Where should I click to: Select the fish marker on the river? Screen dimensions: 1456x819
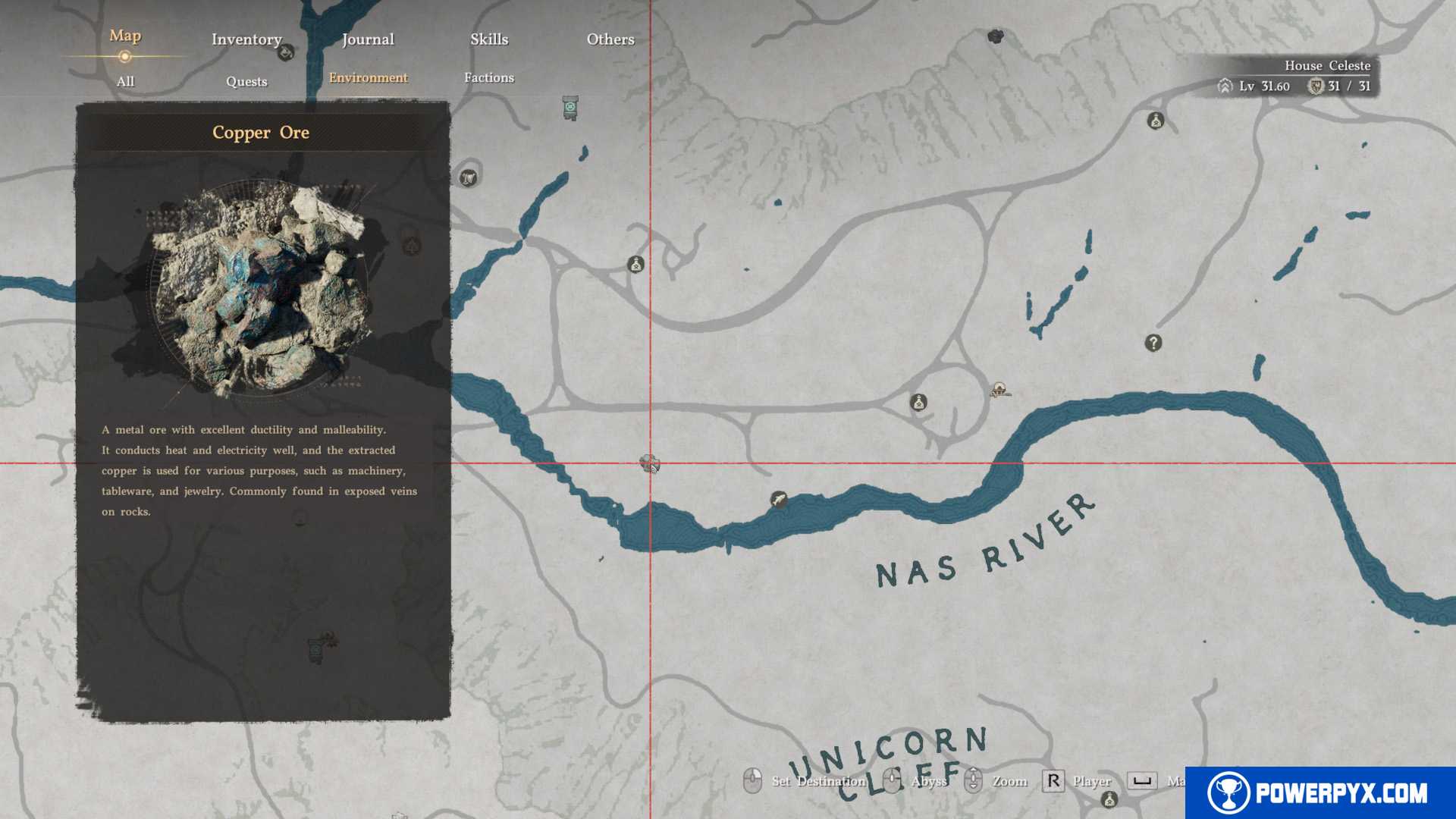coord(778,499)
